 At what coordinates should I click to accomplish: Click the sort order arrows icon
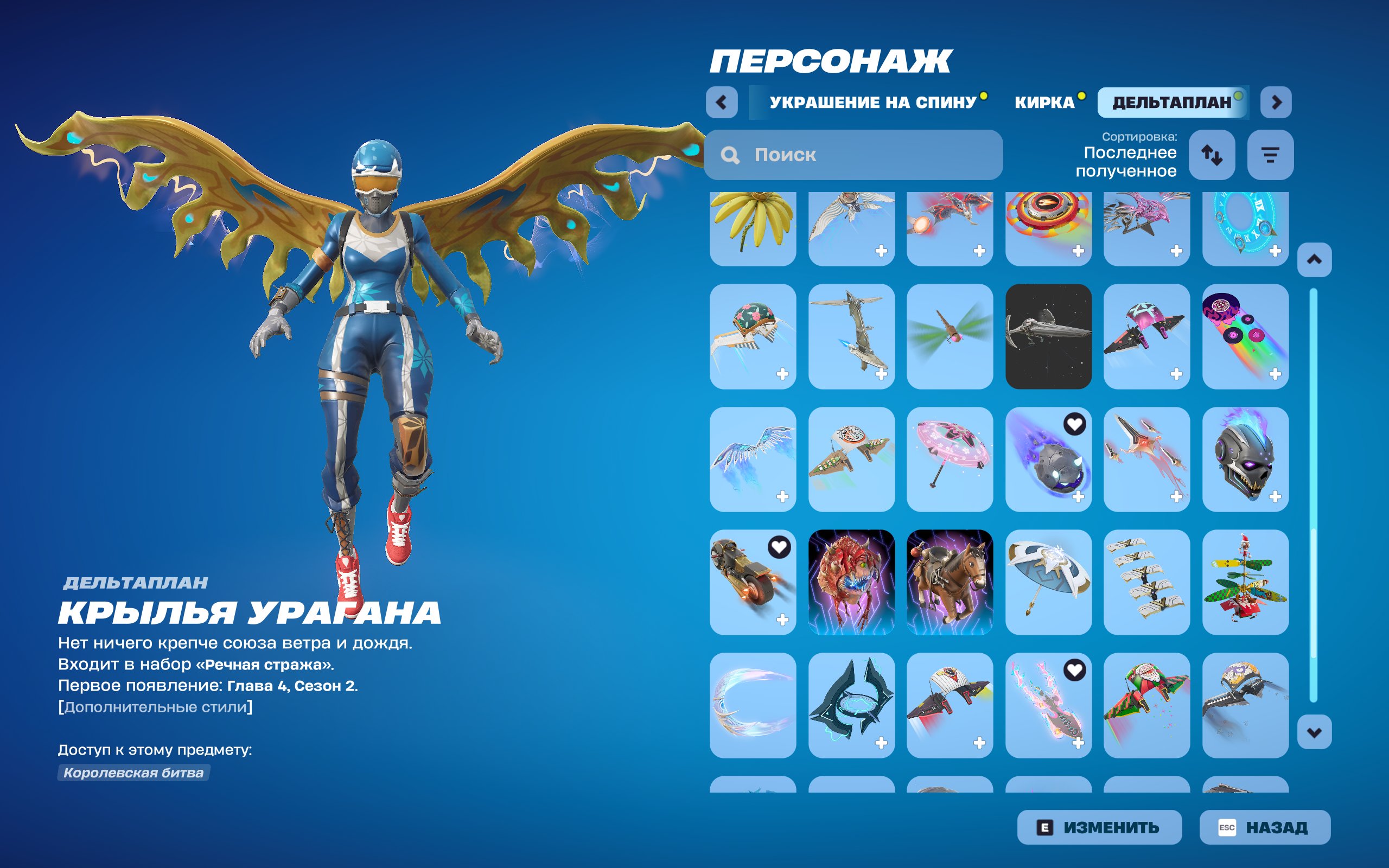tap(1212, 155)
